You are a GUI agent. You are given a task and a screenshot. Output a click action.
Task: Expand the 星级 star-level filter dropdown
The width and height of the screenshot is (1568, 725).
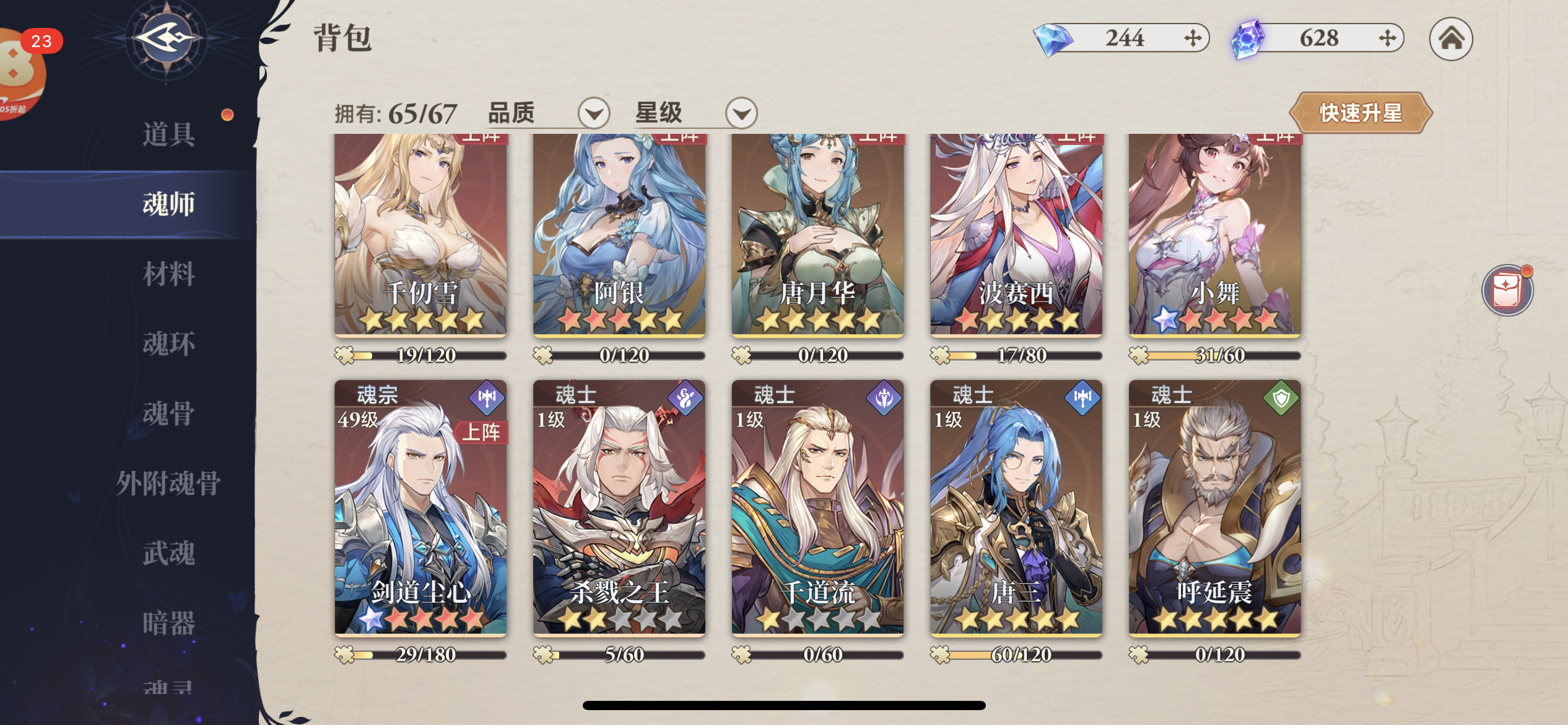(741, 113)
